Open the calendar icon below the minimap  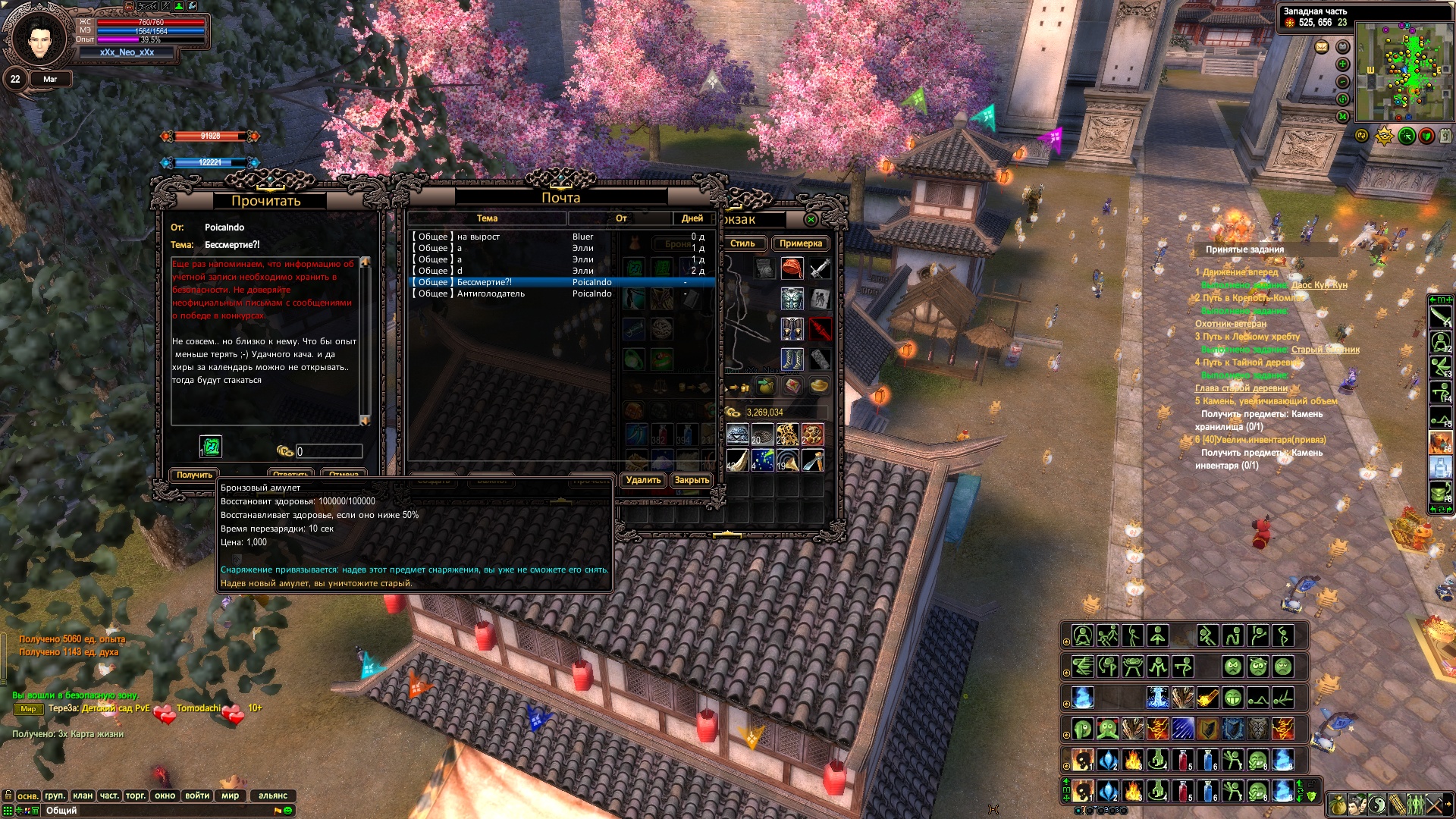point(1445,136)
